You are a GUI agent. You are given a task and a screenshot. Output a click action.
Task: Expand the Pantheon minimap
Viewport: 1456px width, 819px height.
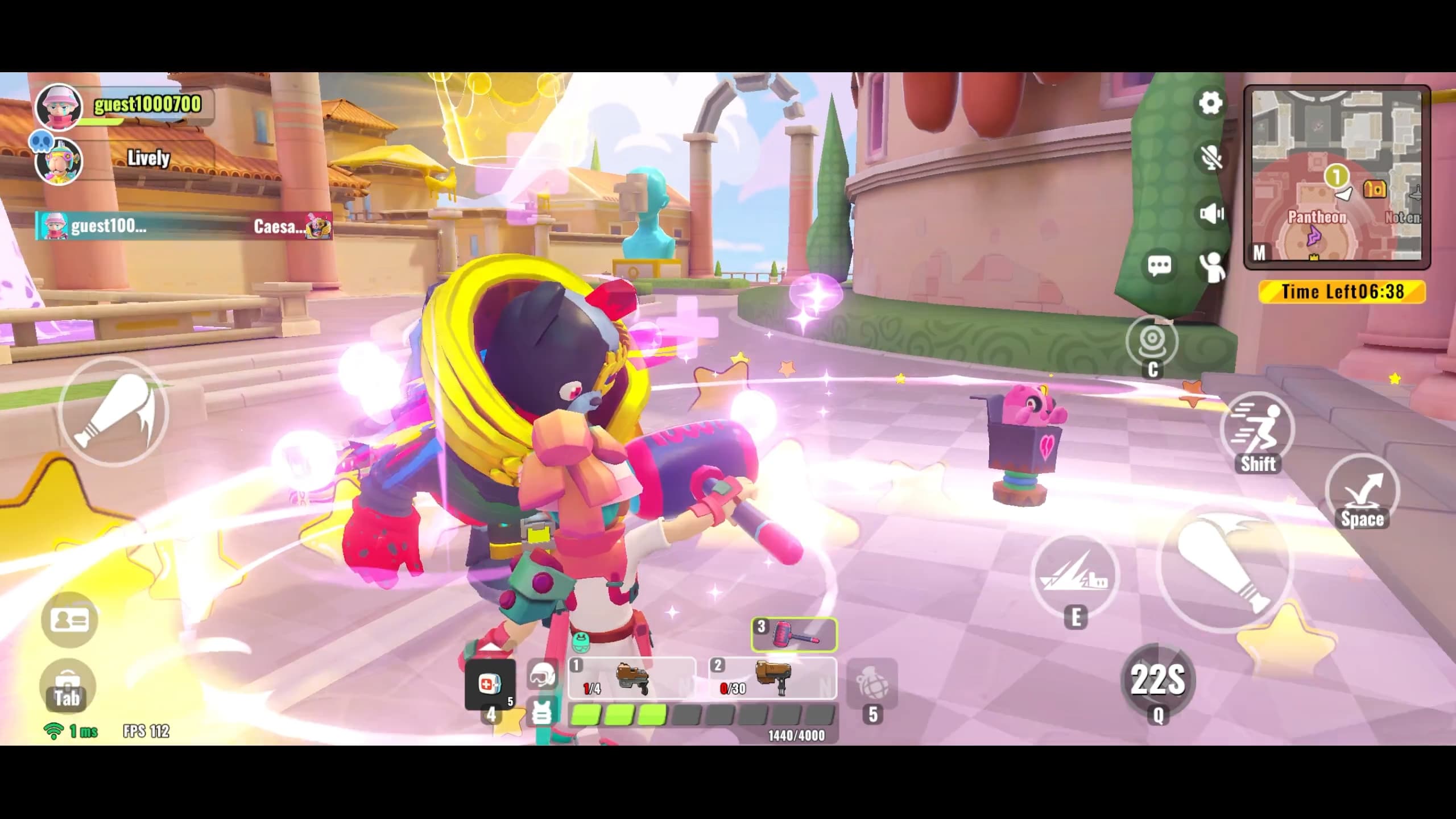[1337, 177]
